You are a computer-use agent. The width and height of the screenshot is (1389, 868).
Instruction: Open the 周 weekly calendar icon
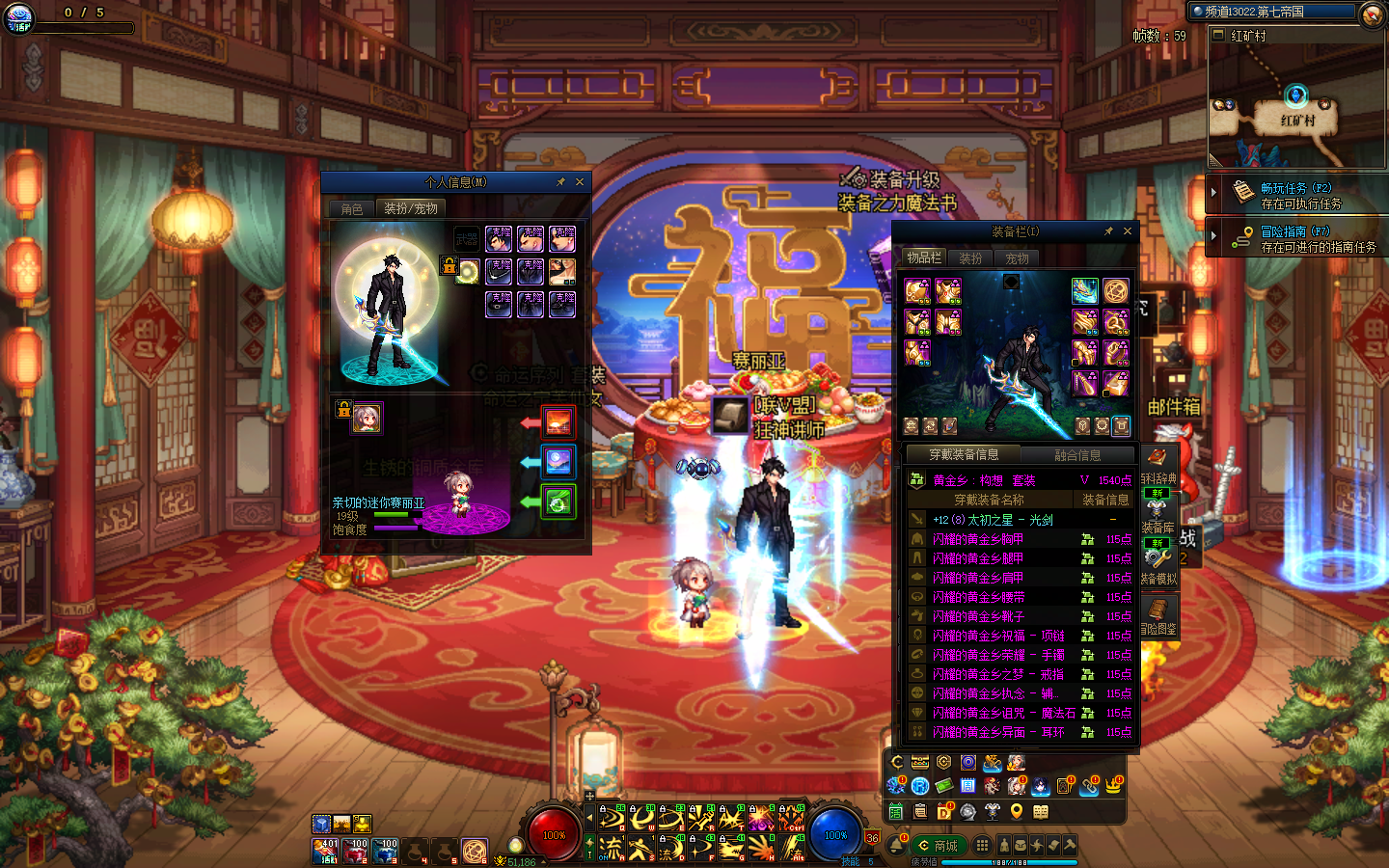(x=967, y=786)
